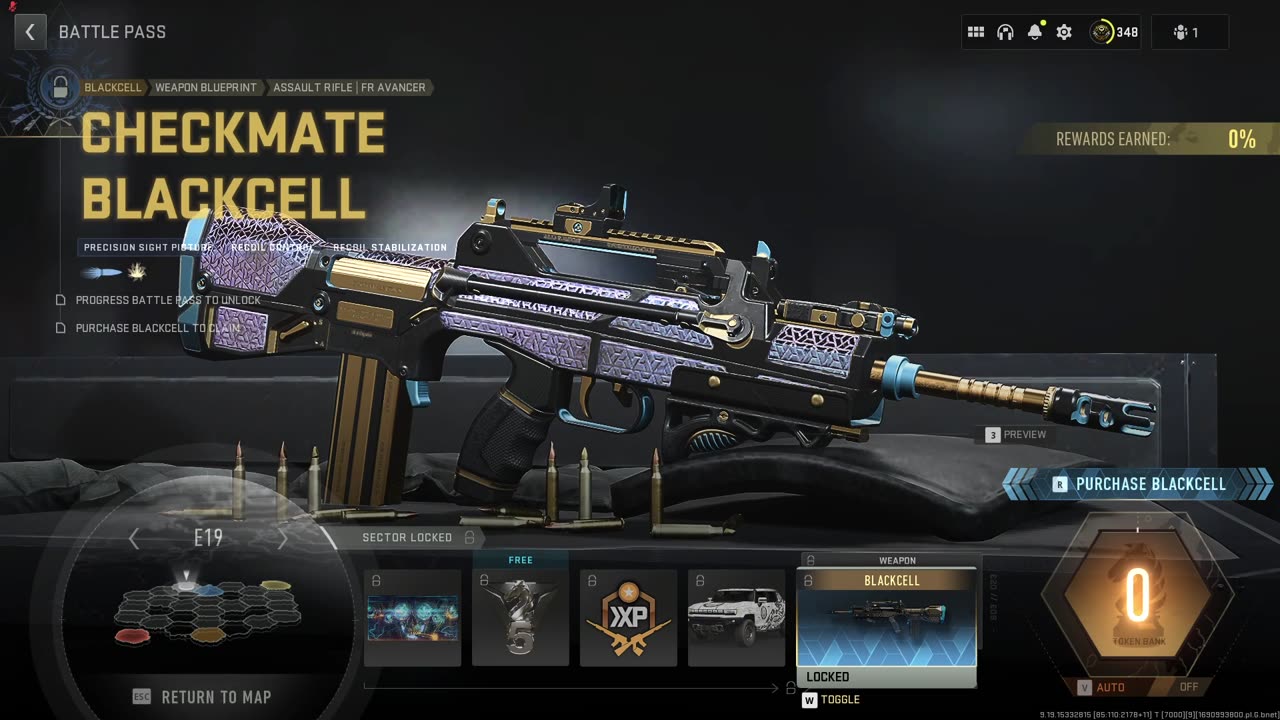Open the headset voice chat icon
Viewport: 1280px width, 720px height.
pyautogui.click(x=1005, y=32)
